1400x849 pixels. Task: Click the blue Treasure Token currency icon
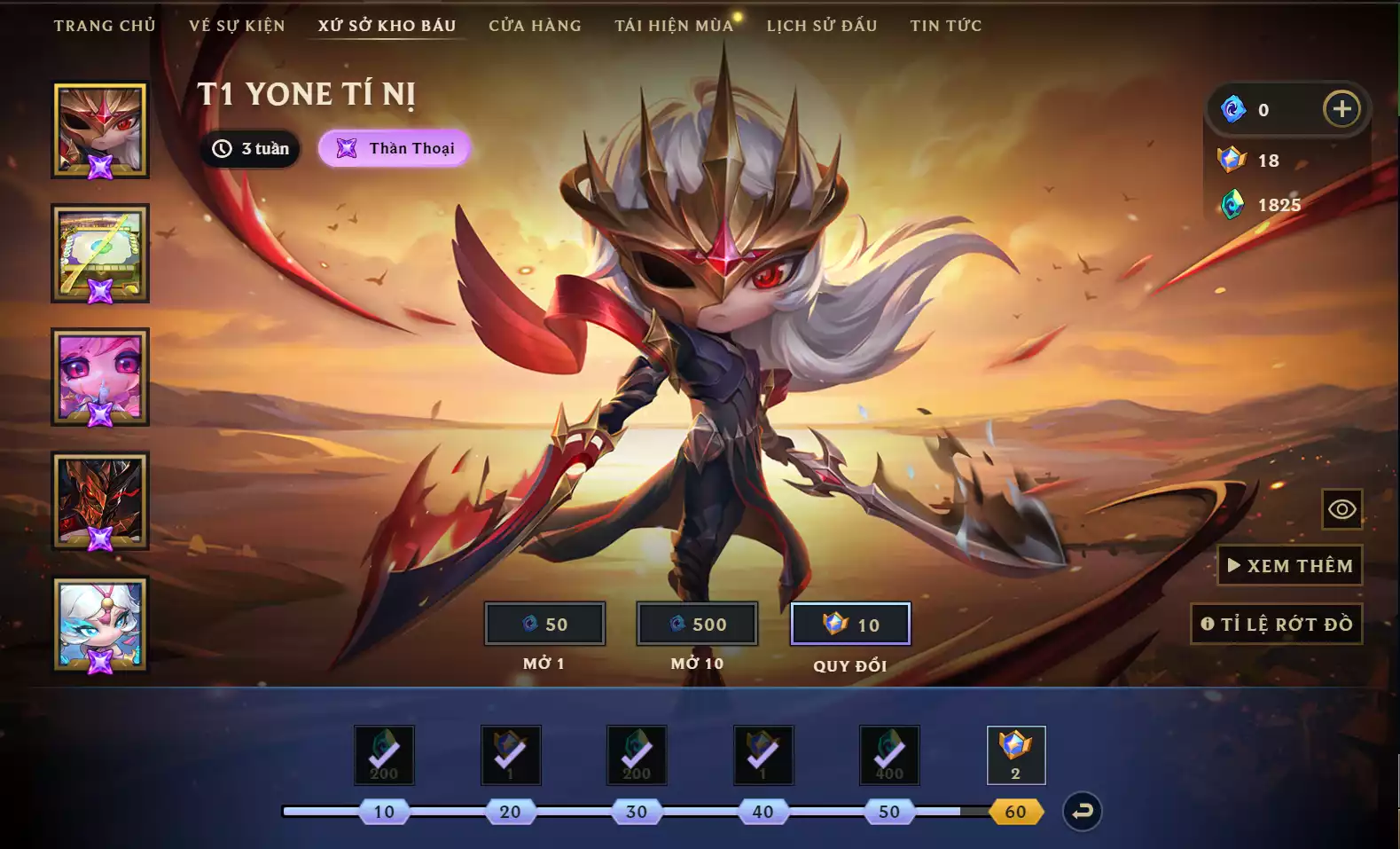pos(1232,108)
